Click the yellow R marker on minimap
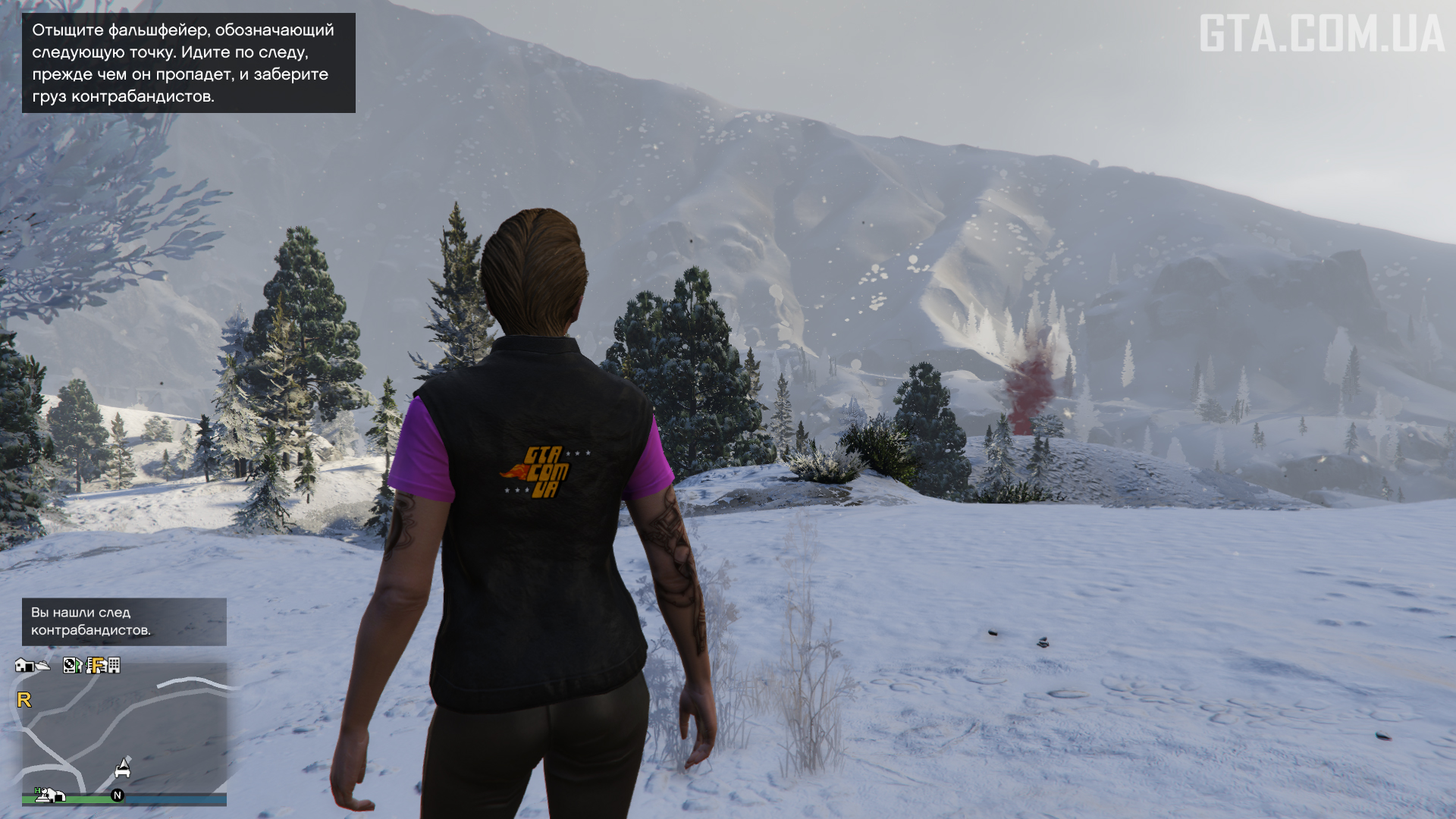The width and height of the screenshot is (1456, 819). [x=24, y=699]
